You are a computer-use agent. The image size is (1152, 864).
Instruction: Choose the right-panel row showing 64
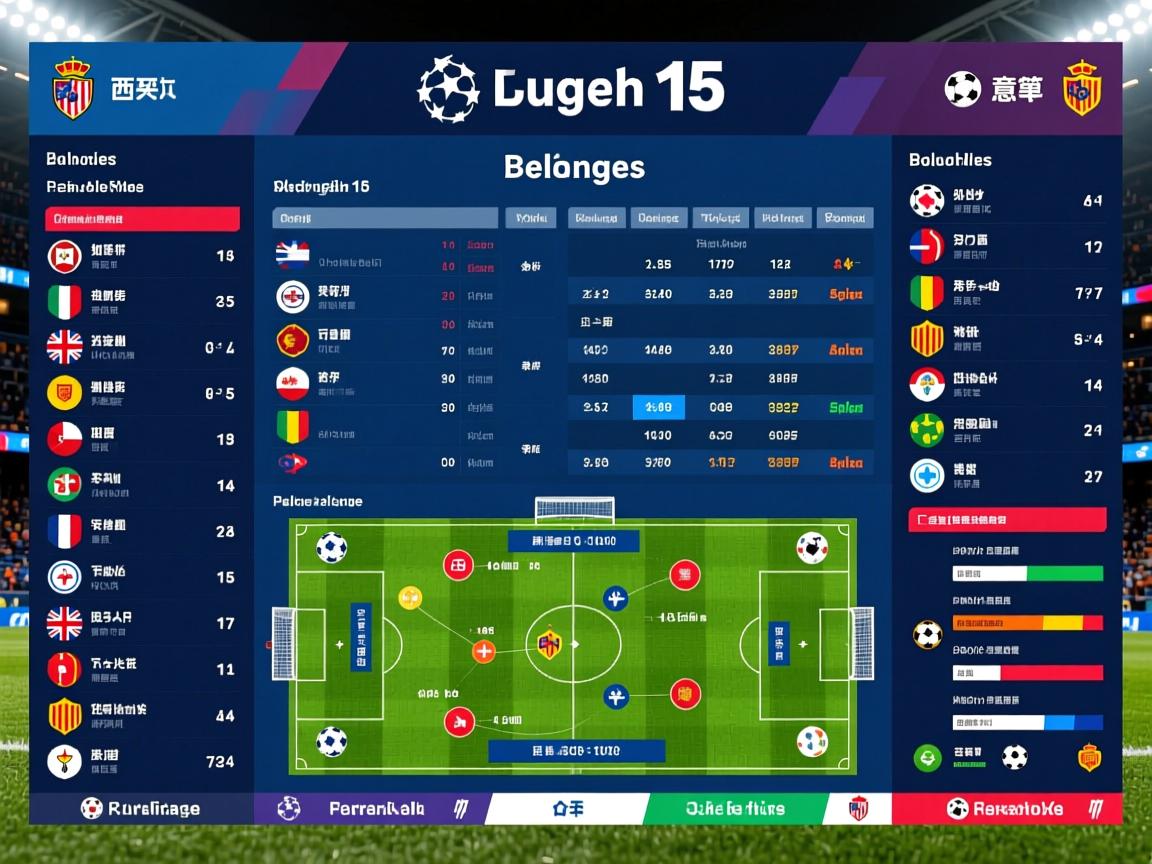click(x=1006, y=201)
